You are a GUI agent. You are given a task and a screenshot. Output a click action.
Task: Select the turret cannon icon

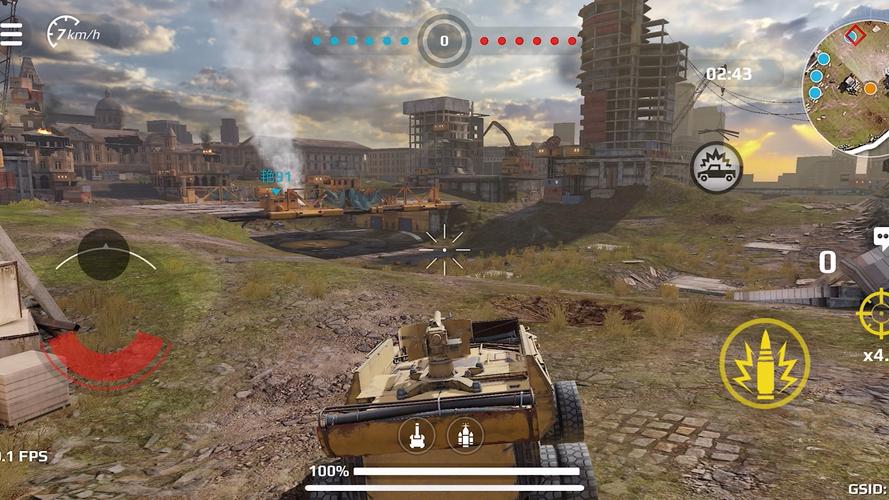coord(417,434)
